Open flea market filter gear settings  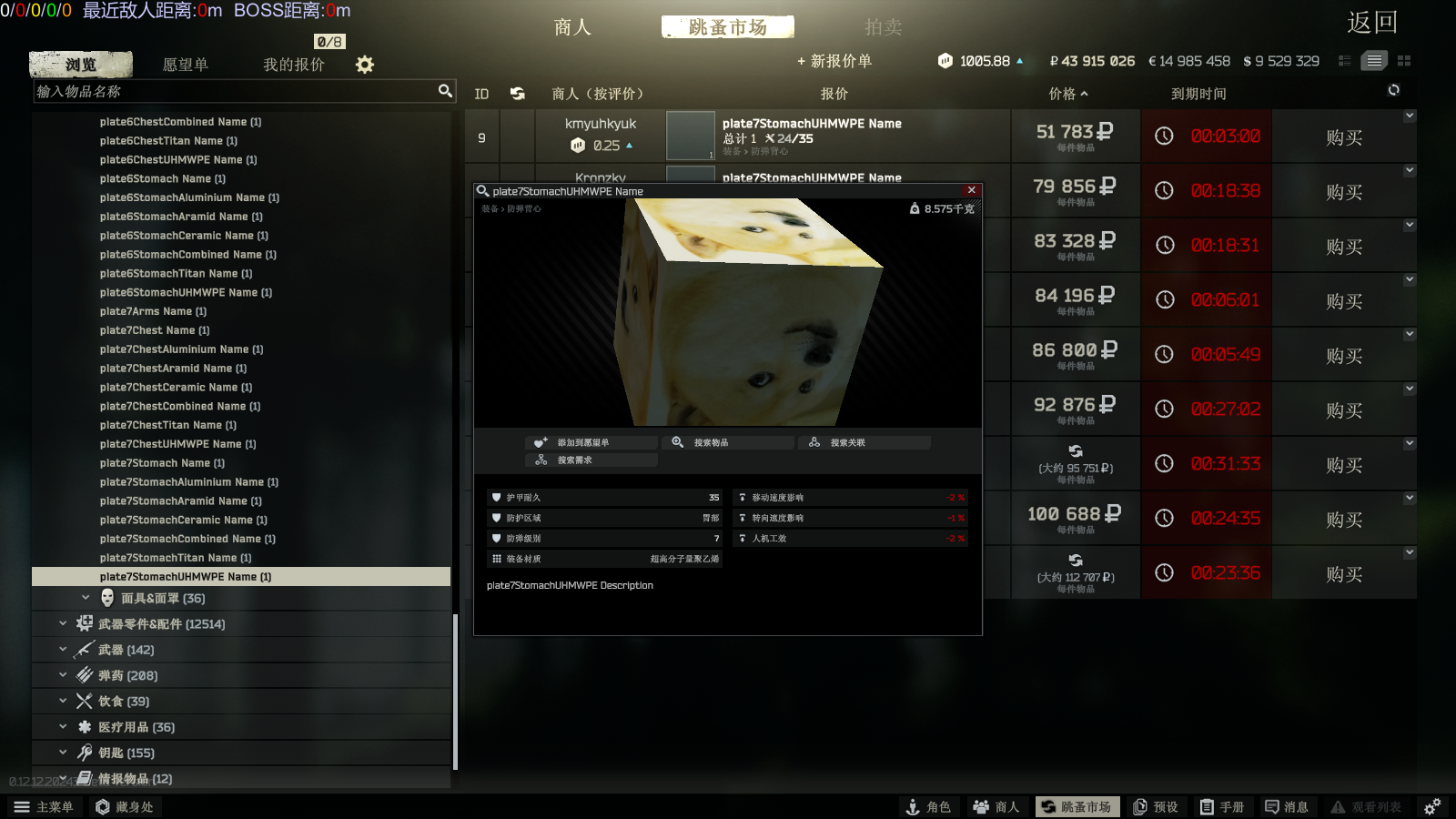(x=365, y=65)
